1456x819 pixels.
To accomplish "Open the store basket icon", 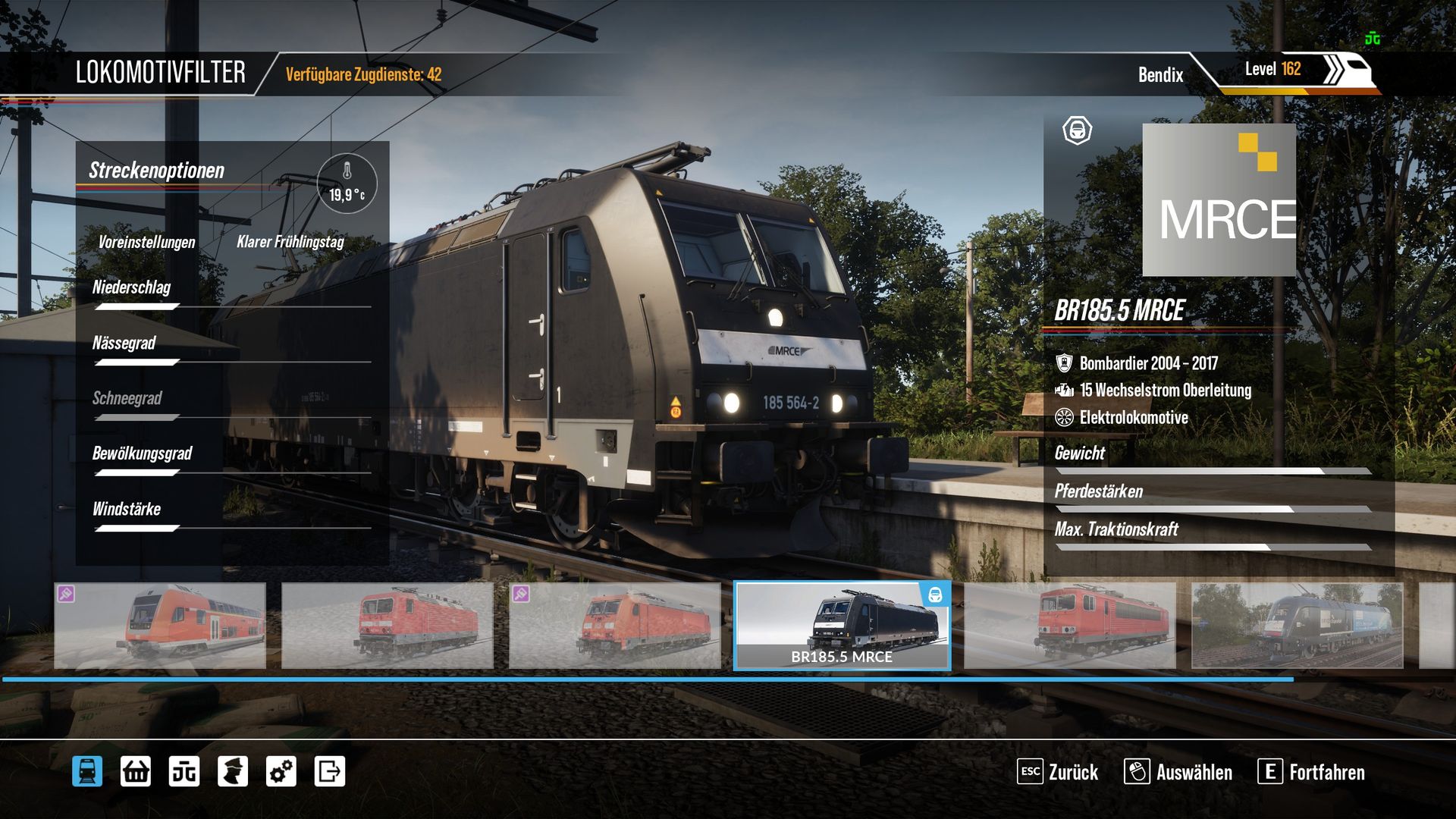I will [136, 772].
